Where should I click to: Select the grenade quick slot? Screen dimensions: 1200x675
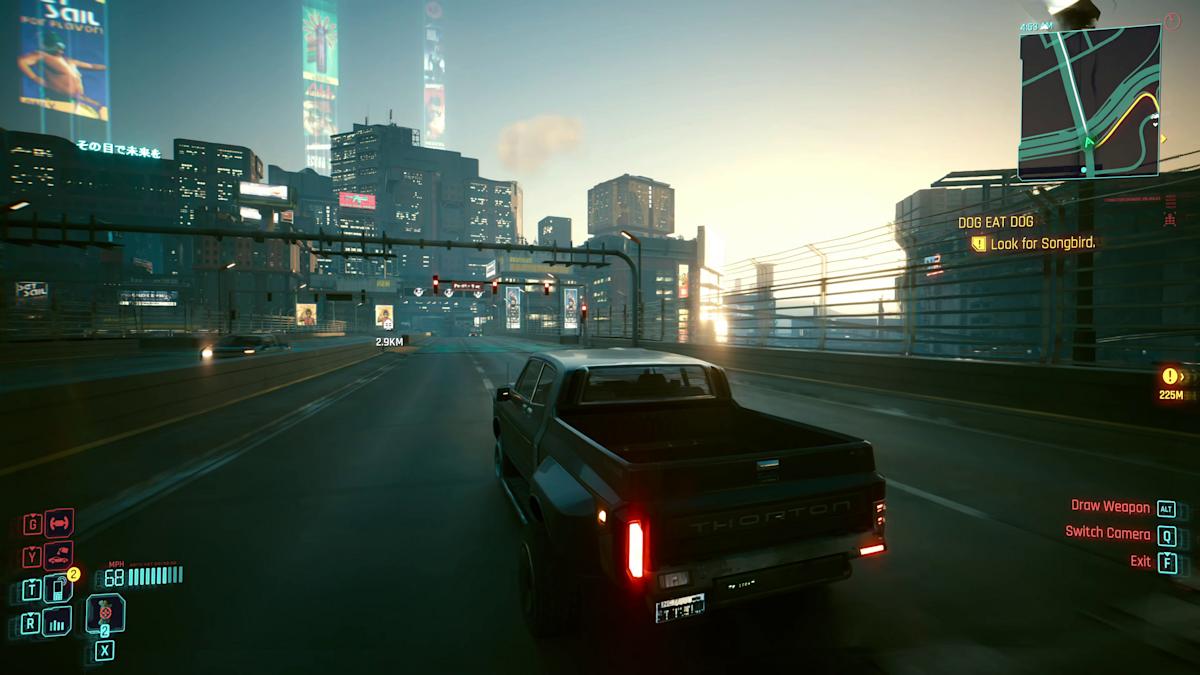click(105, 612)
